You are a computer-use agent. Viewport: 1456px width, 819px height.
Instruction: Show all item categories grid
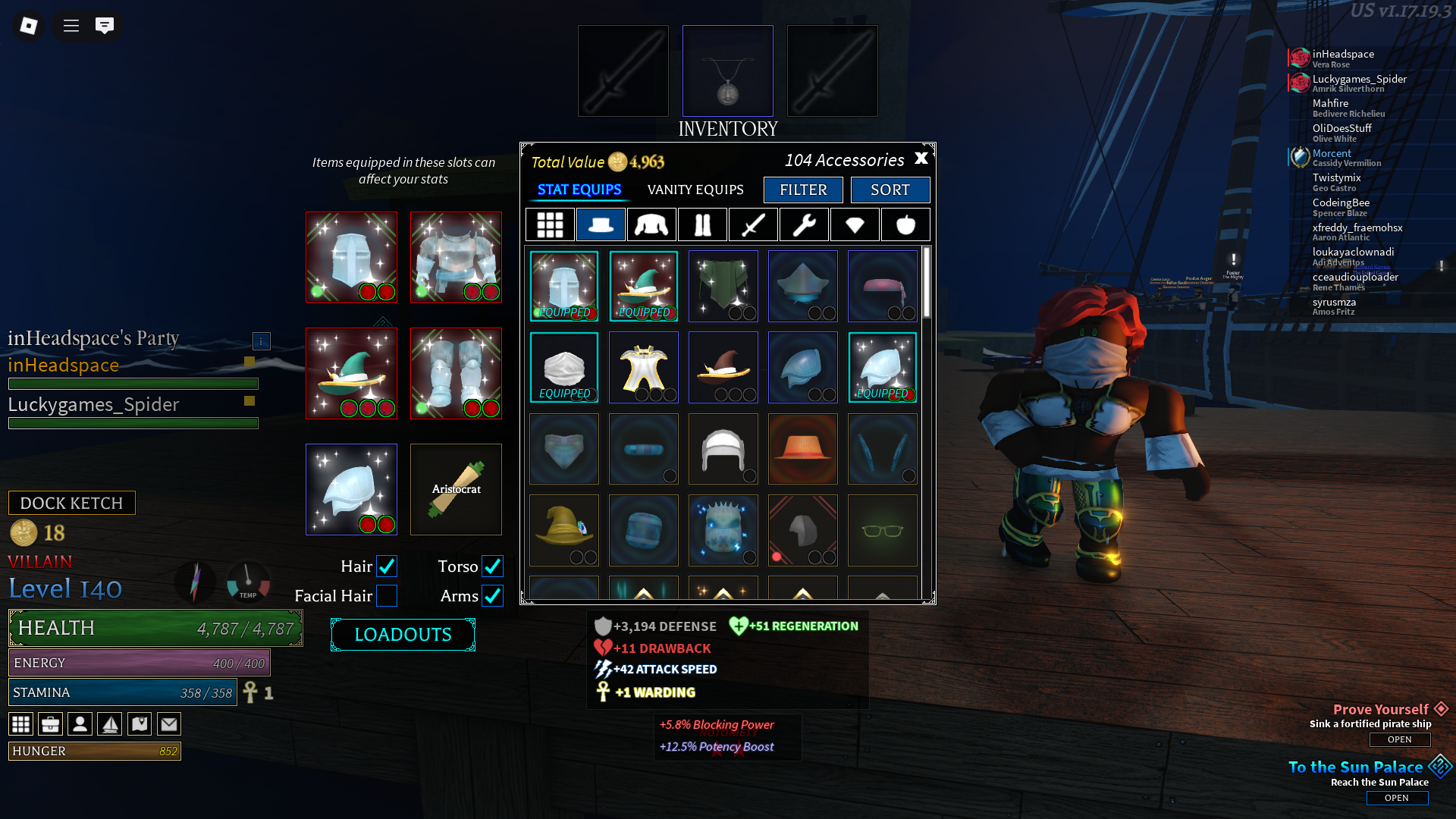click(550, 224)
